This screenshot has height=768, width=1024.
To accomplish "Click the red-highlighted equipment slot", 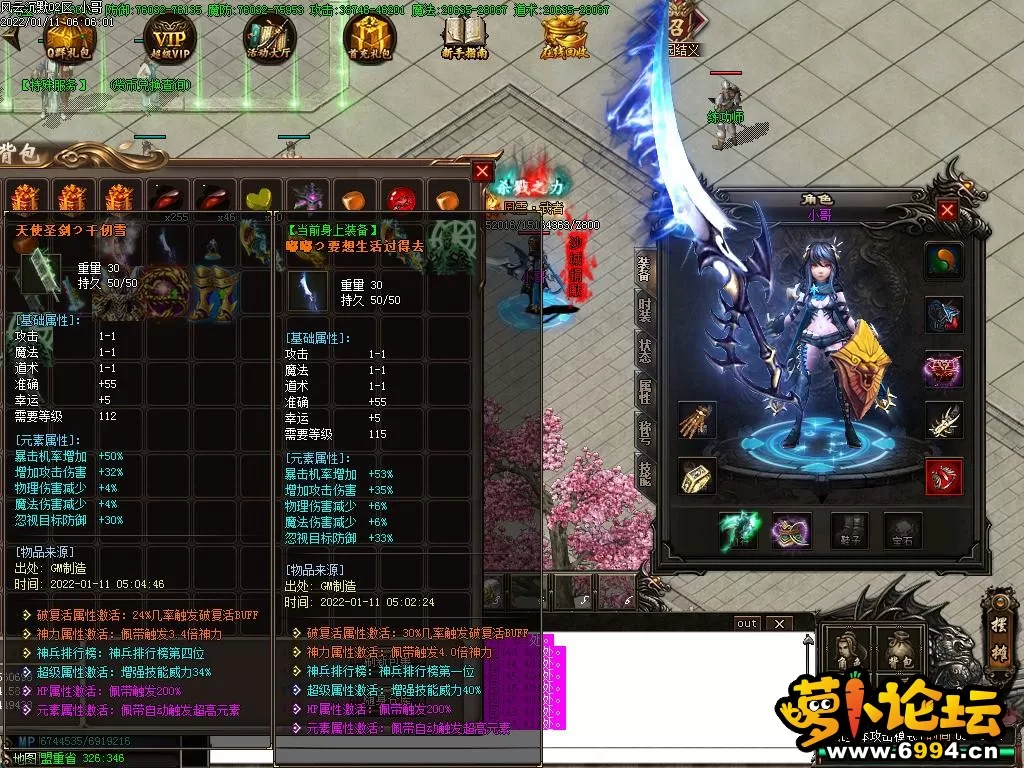I will pyautogui.click(x=944, y=477).
